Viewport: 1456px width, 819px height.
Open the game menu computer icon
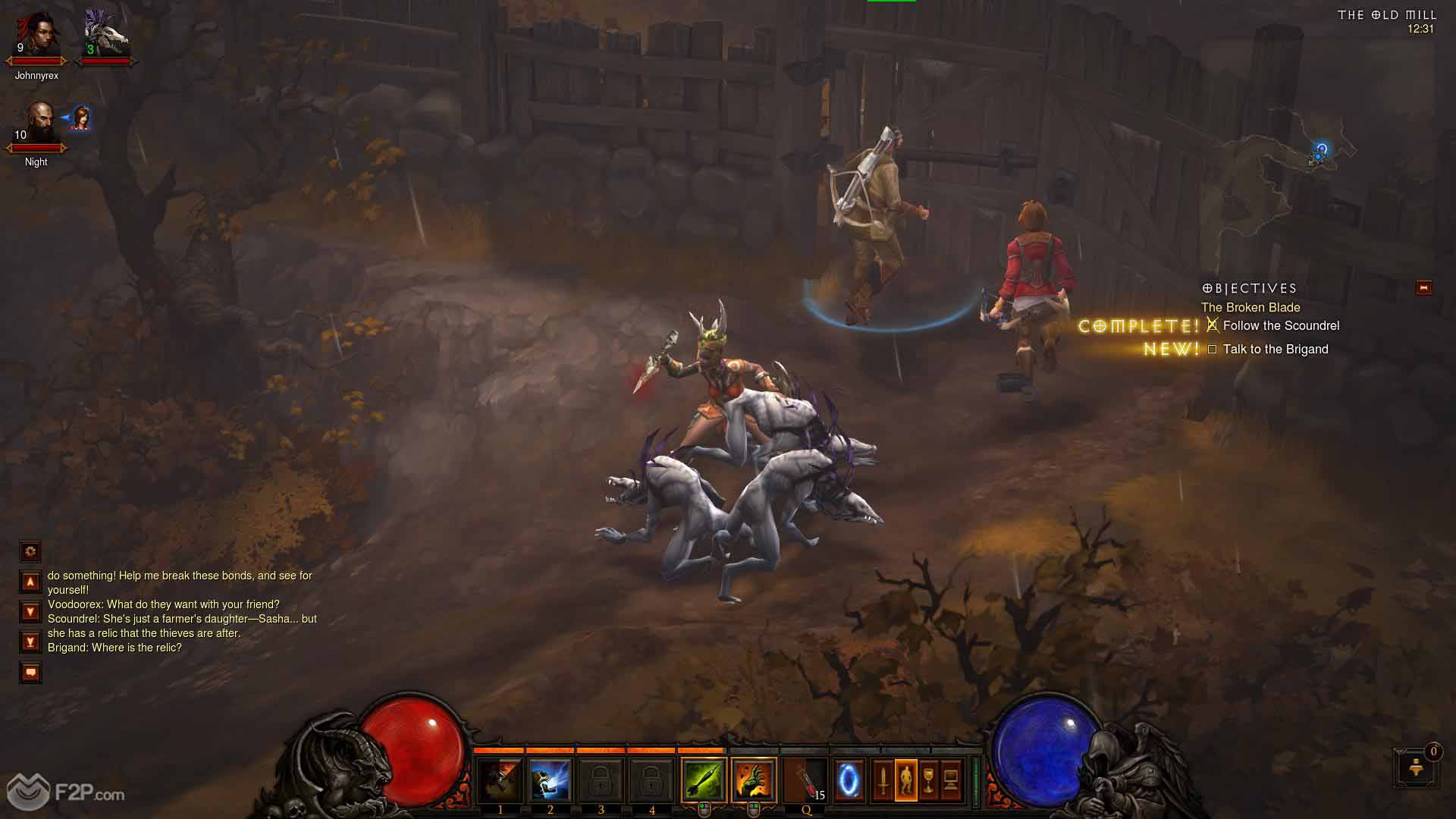(951, 780)
